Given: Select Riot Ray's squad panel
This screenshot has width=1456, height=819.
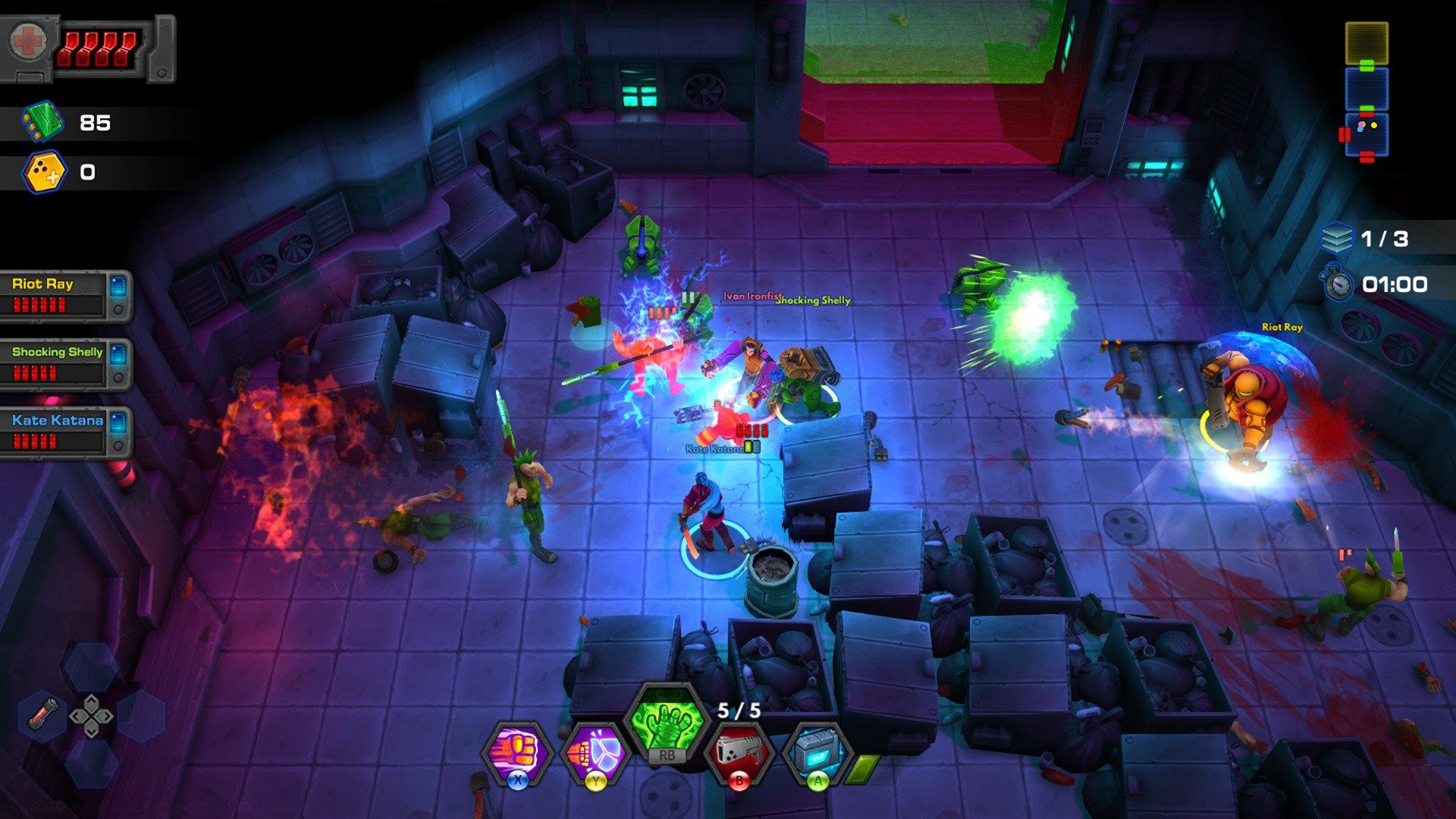Looking at the screenshot, I should [x=65, y=296].
